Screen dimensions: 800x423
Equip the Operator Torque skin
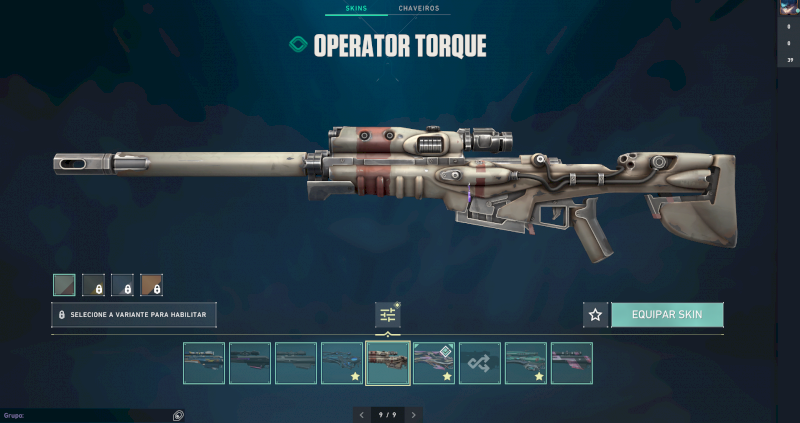[666, 315]
